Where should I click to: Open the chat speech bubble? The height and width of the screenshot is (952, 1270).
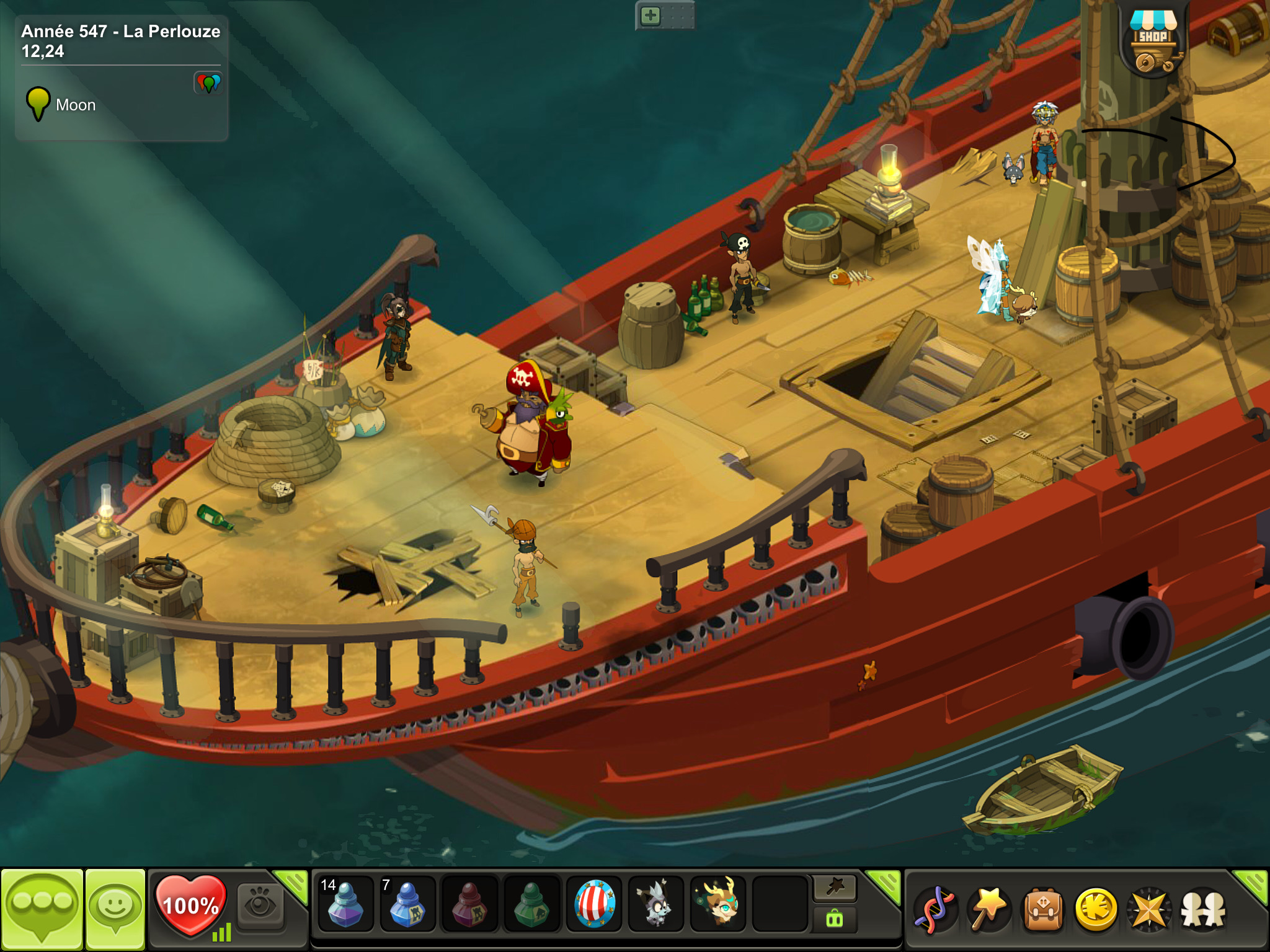point(42,909)
